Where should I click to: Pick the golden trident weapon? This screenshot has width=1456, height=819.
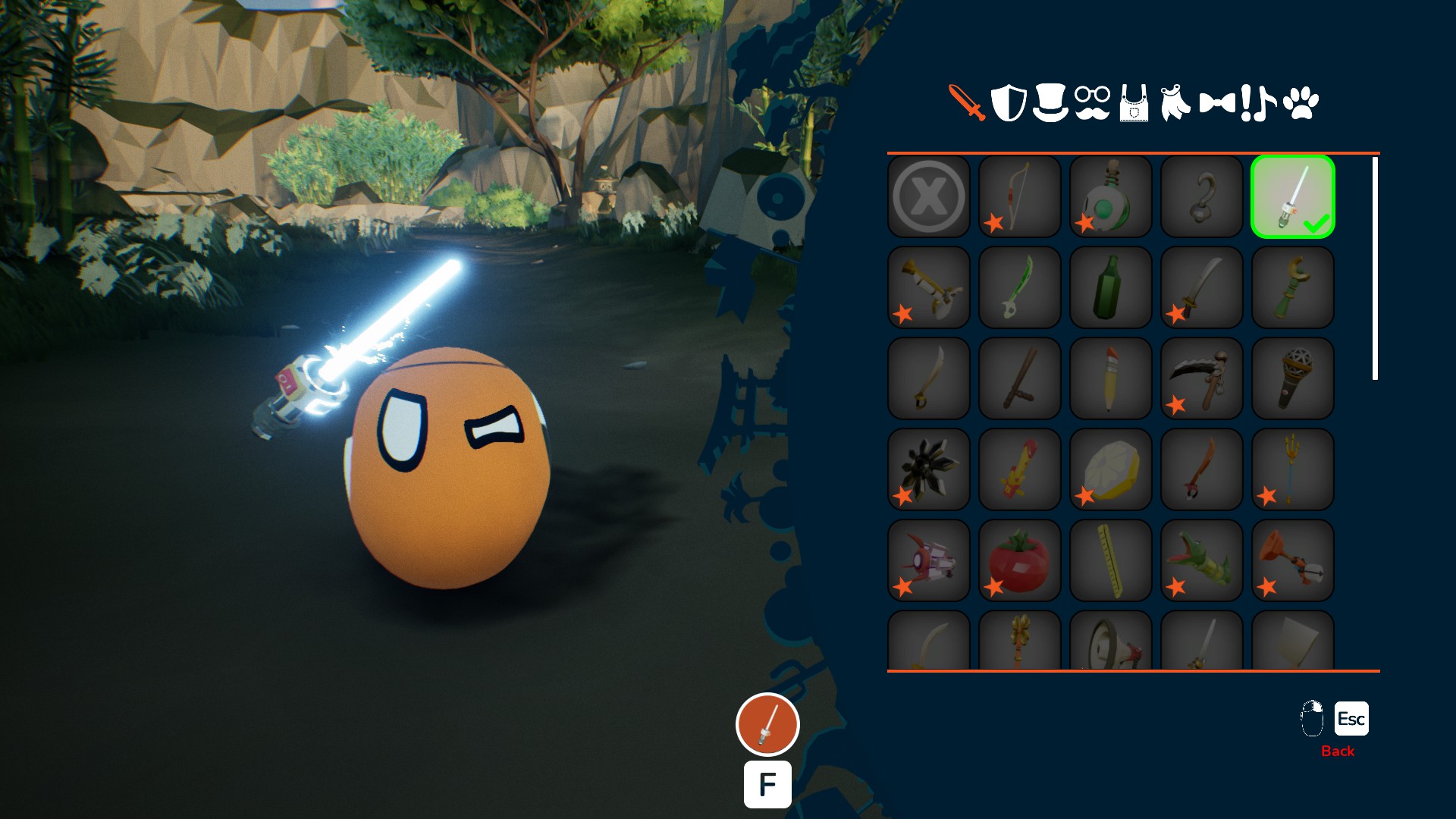pos(1293,470)
